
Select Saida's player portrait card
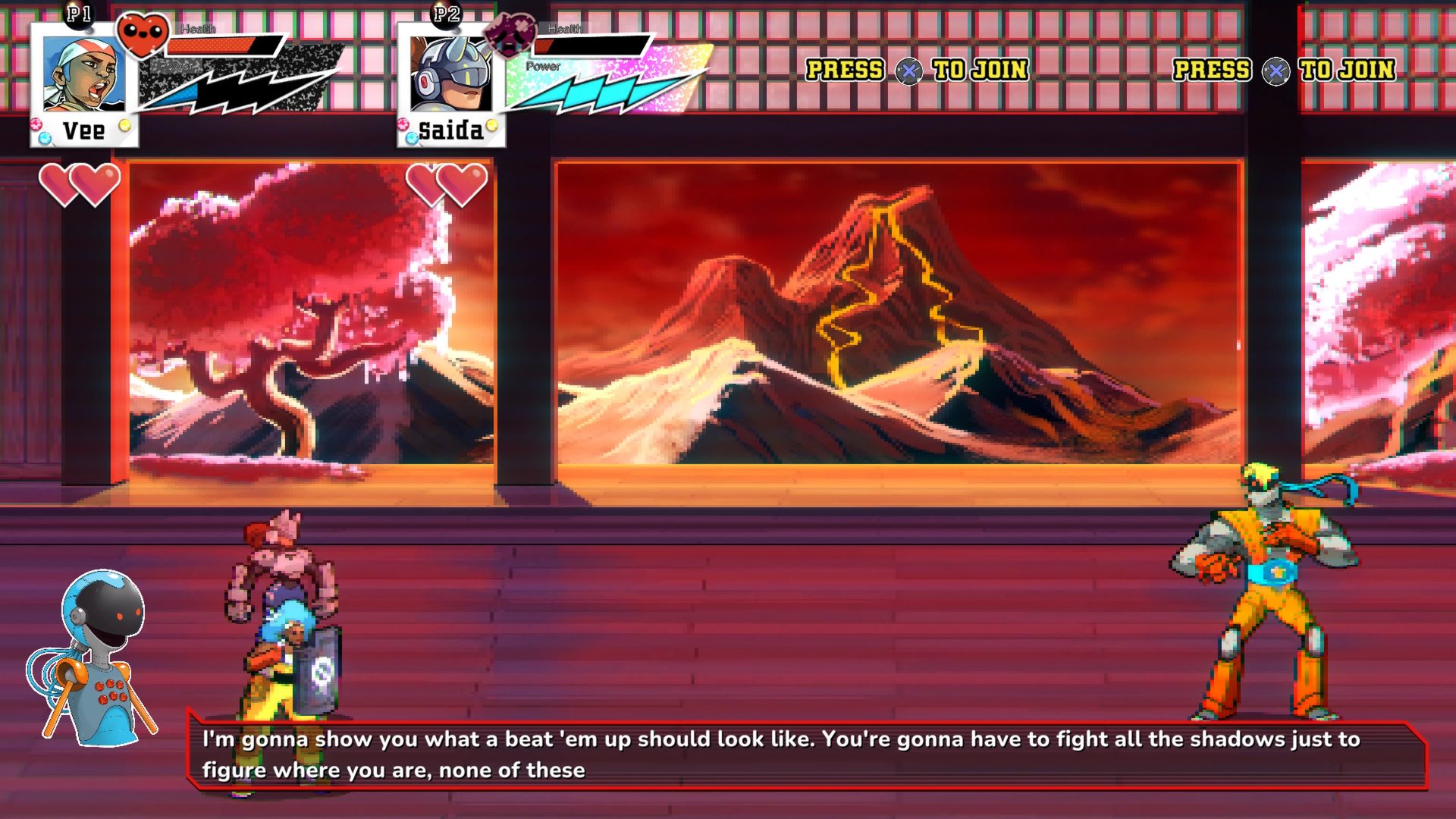451,84
